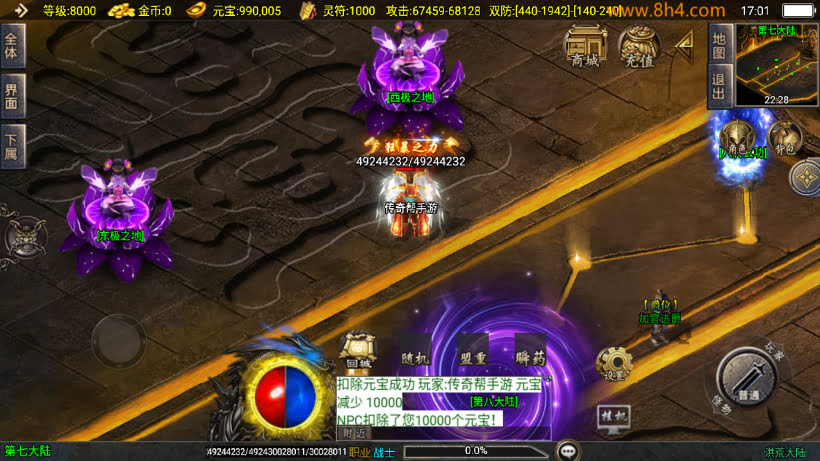The width and height of the screenshot is (820, 461).
Task: Collapse the top menu with the arrow
Action: tap(685, 45)
